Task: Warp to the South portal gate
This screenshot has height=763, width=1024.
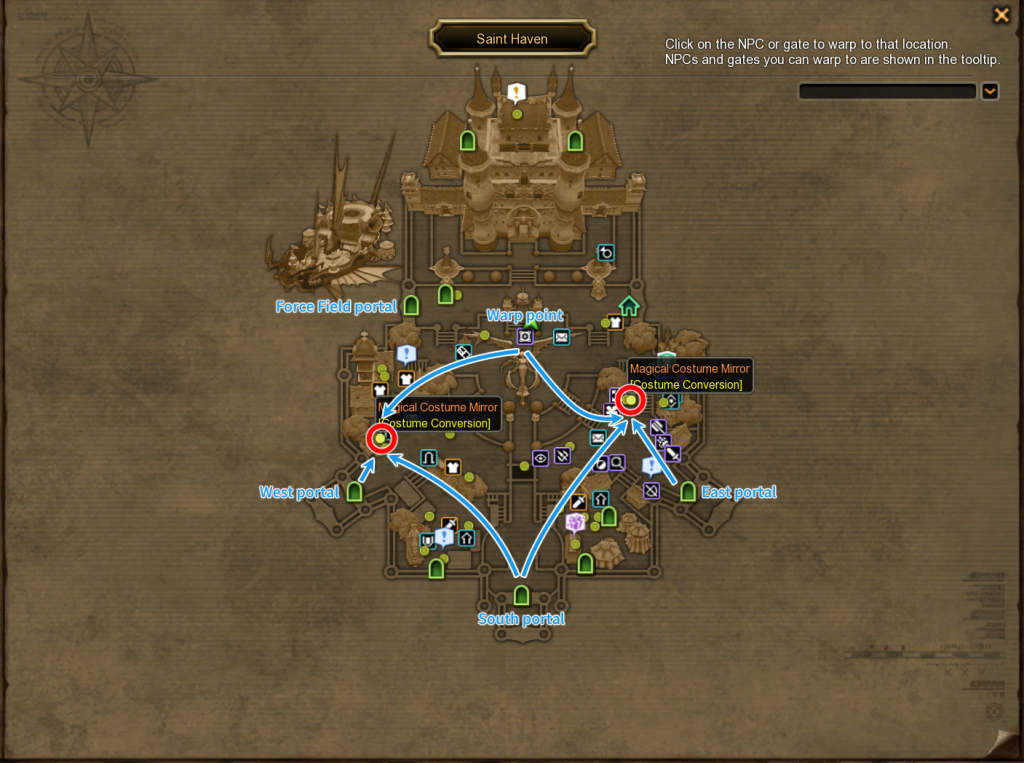Action: click(521, 596)
